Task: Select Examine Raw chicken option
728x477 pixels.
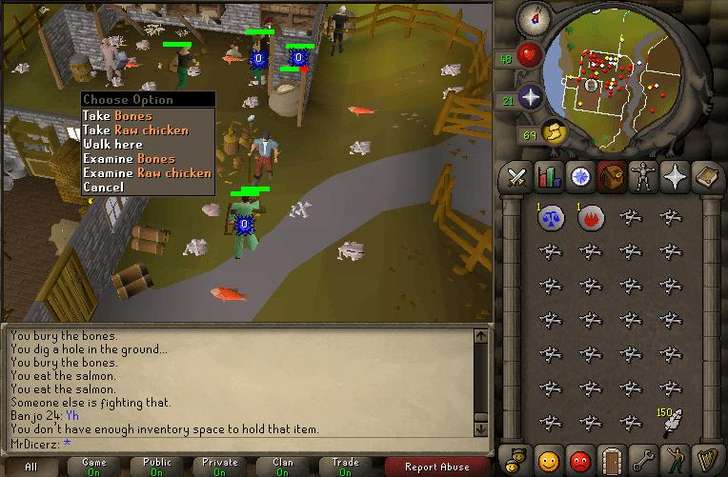Action: (146, 173)
